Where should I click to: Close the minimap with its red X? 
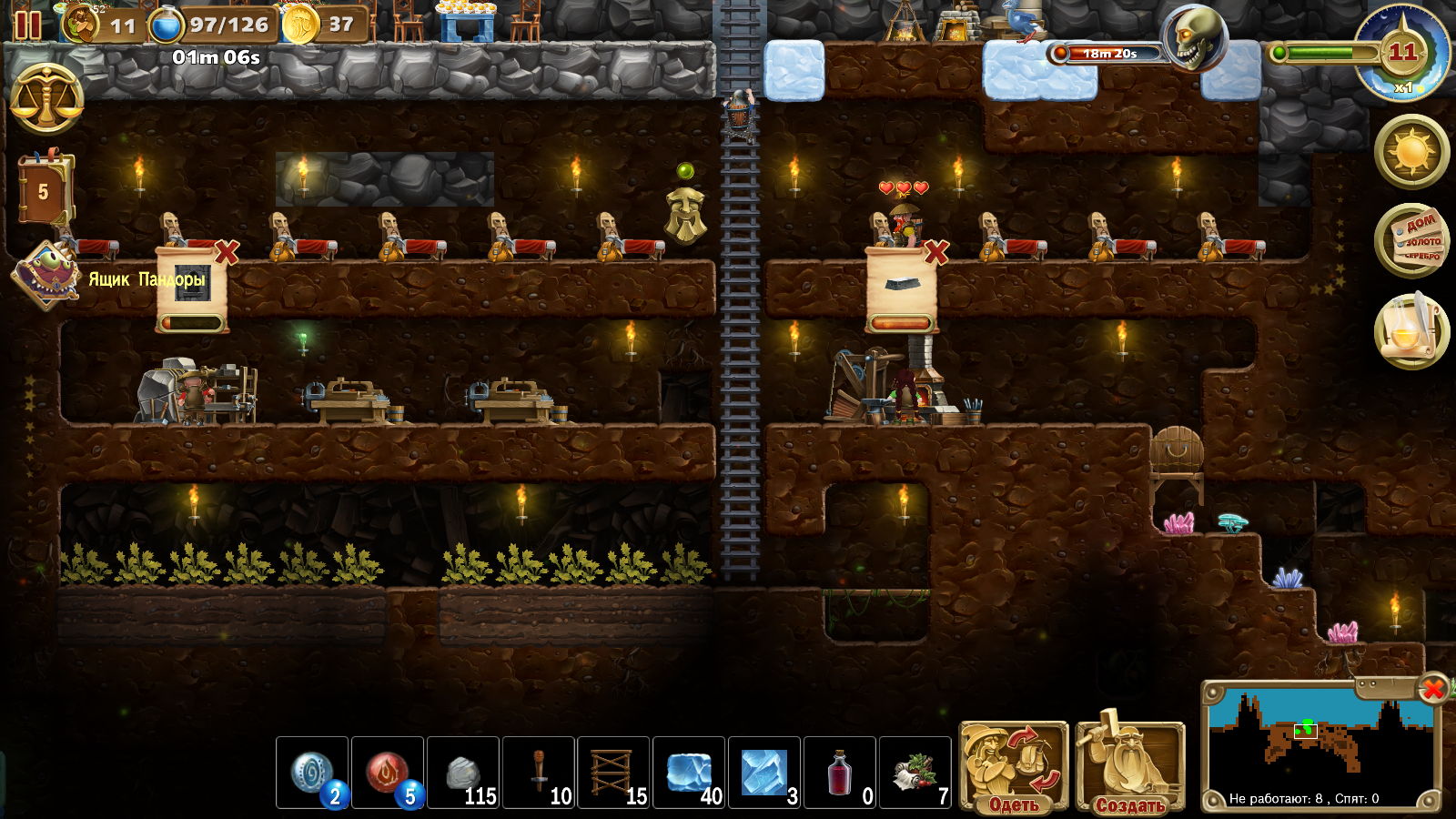click(1433, 689)
